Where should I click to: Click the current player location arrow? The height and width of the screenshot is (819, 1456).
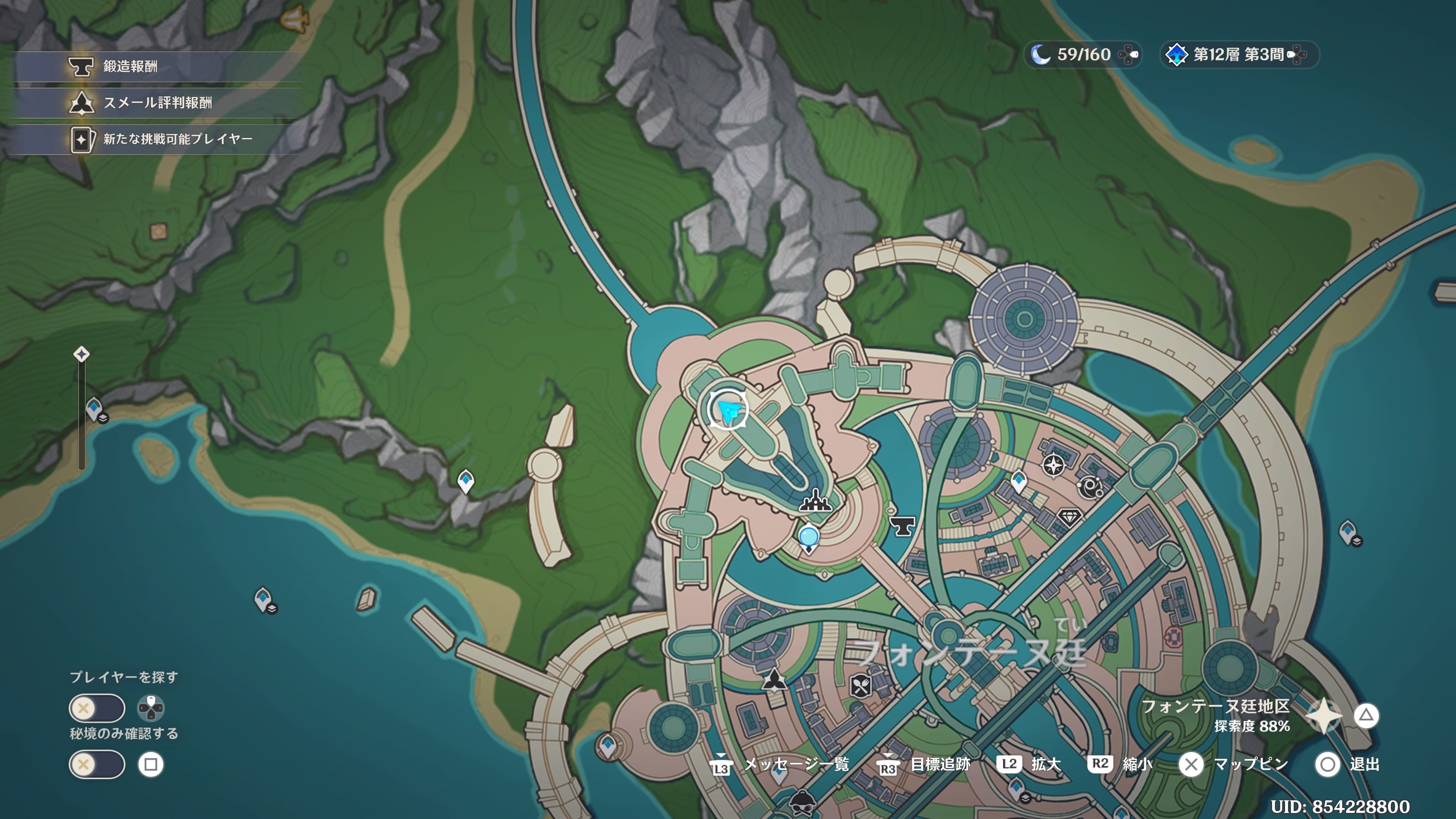tap(728, 409)
